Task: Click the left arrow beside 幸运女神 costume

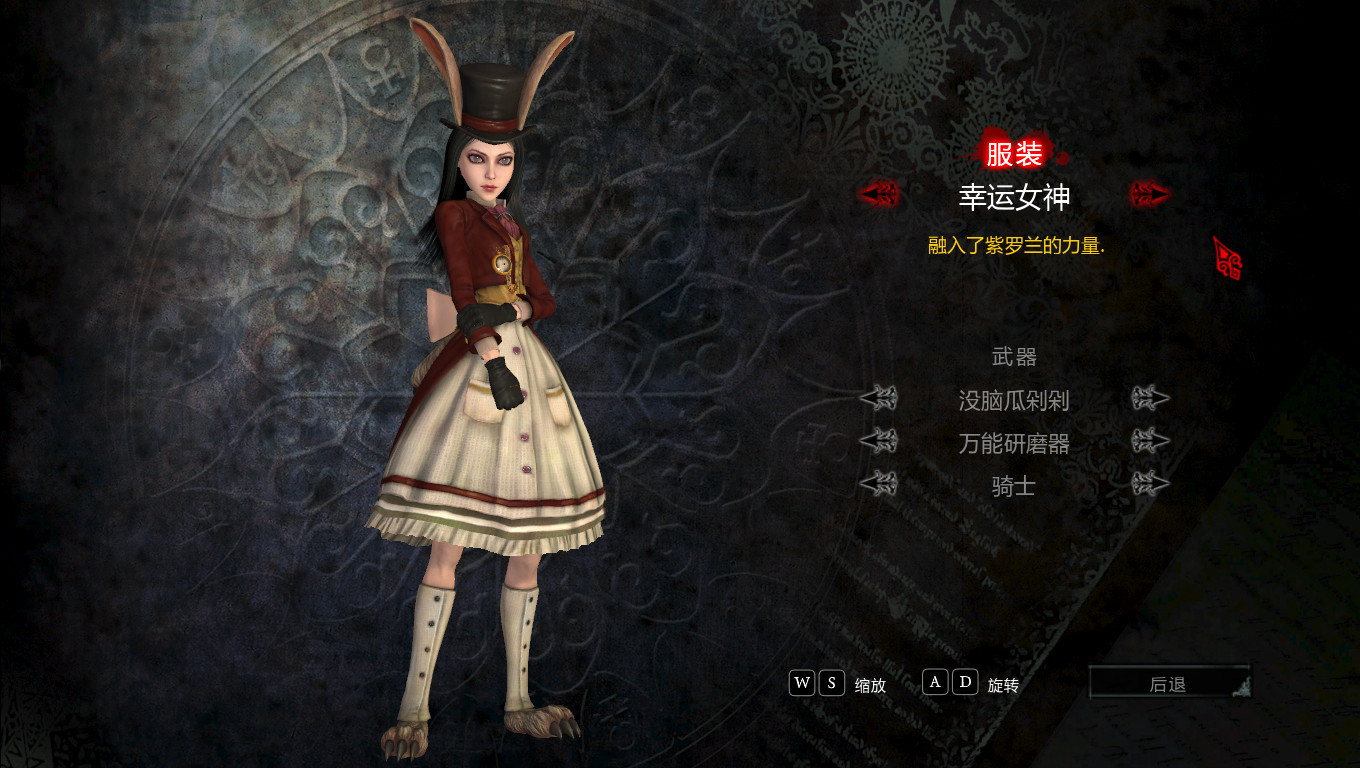Action: [x=880, y=194]
